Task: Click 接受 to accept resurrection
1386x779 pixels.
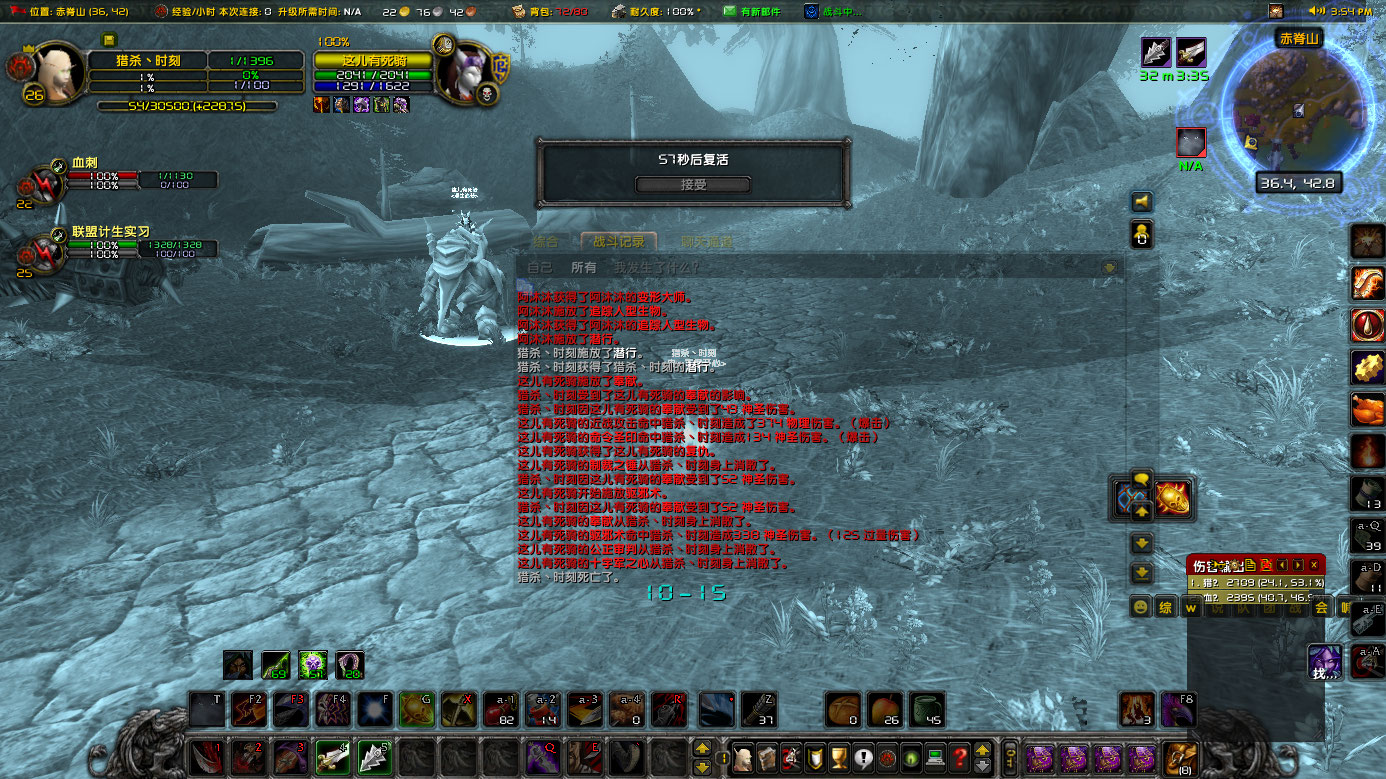Action: pyautogui.click(x=693, y=184)
